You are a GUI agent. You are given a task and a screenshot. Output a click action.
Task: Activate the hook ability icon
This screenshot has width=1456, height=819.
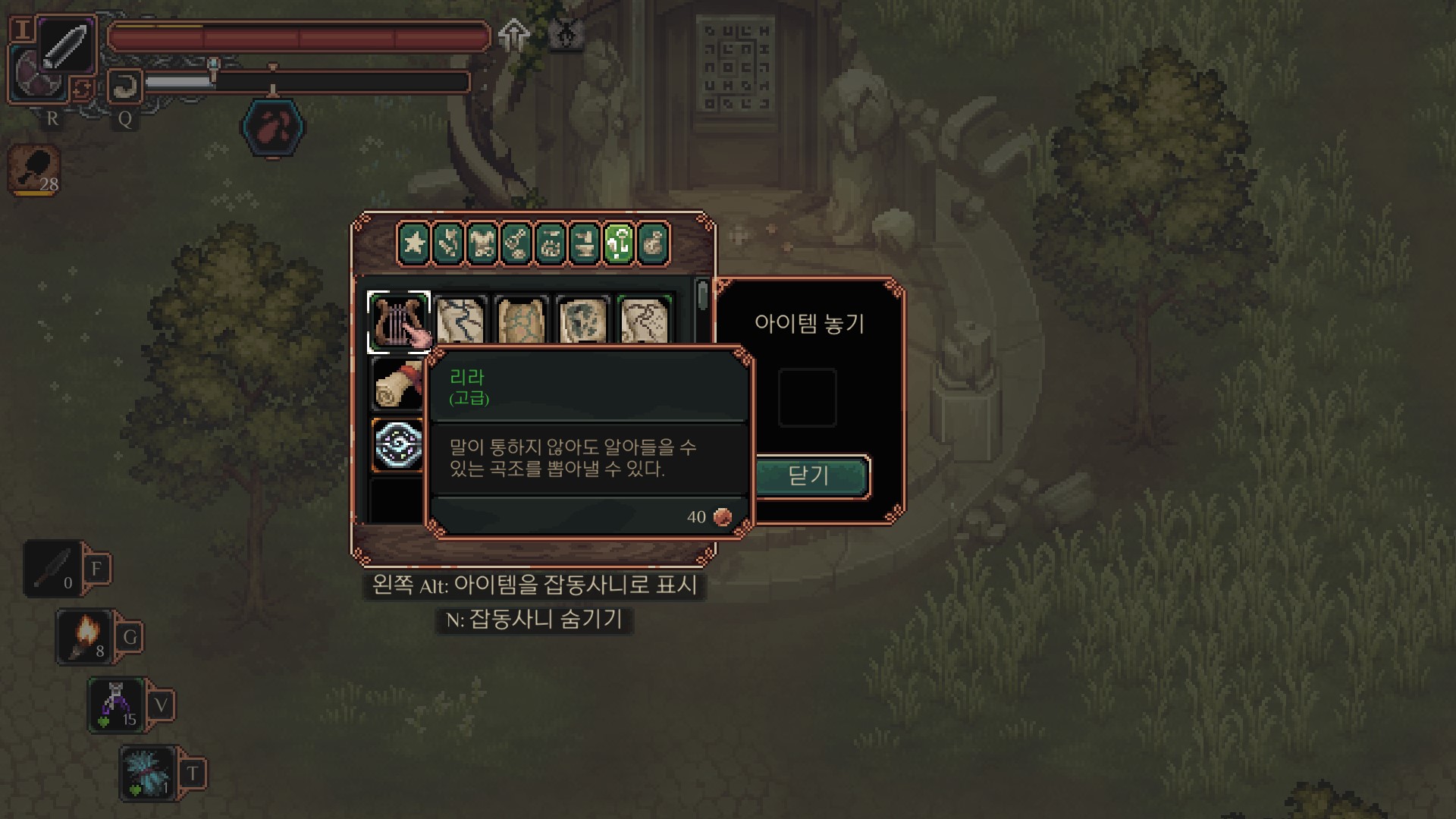coord(124,86)
